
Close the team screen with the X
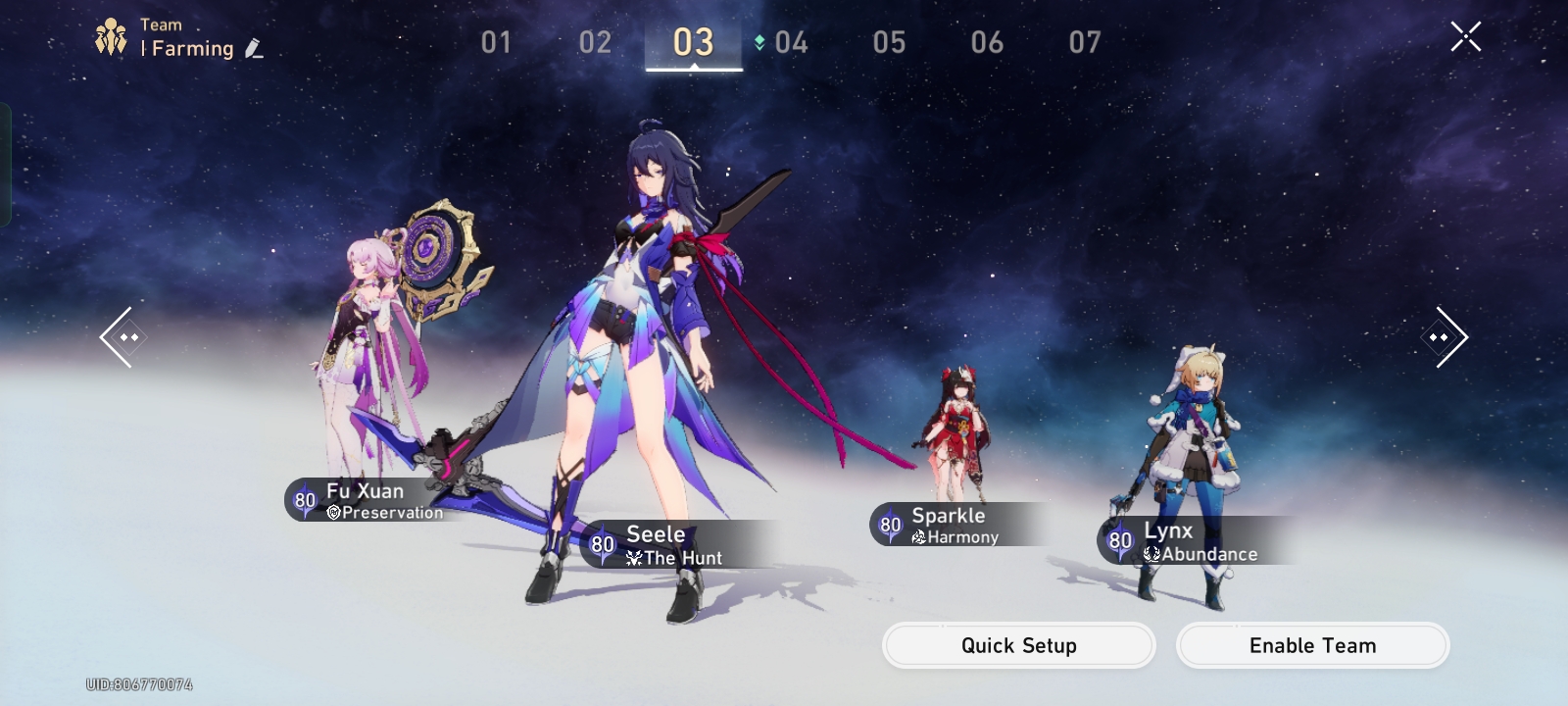[1466, 36]
